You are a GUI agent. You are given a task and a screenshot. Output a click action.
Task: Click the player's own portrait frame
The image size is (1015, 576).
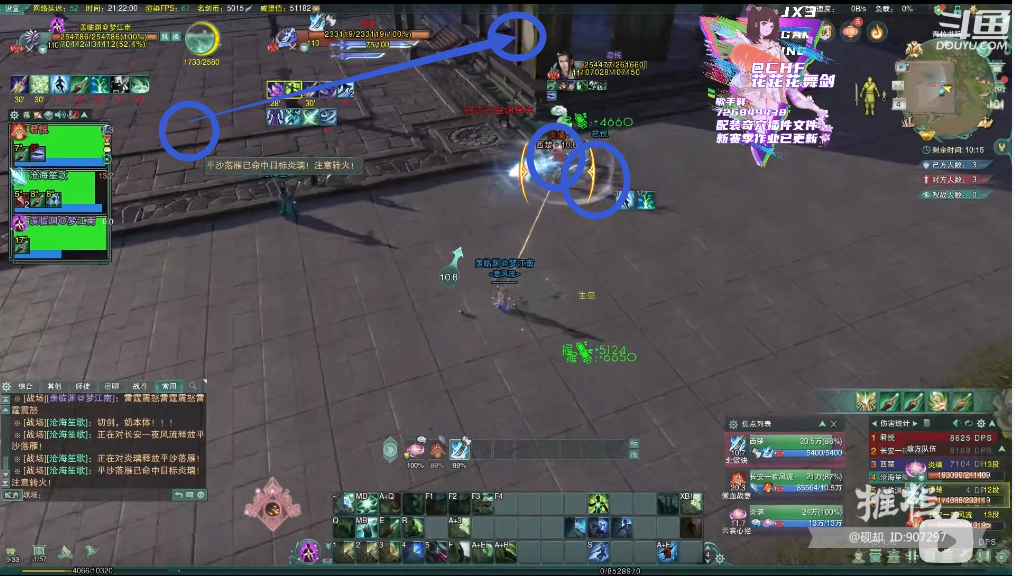pos(30,36)
